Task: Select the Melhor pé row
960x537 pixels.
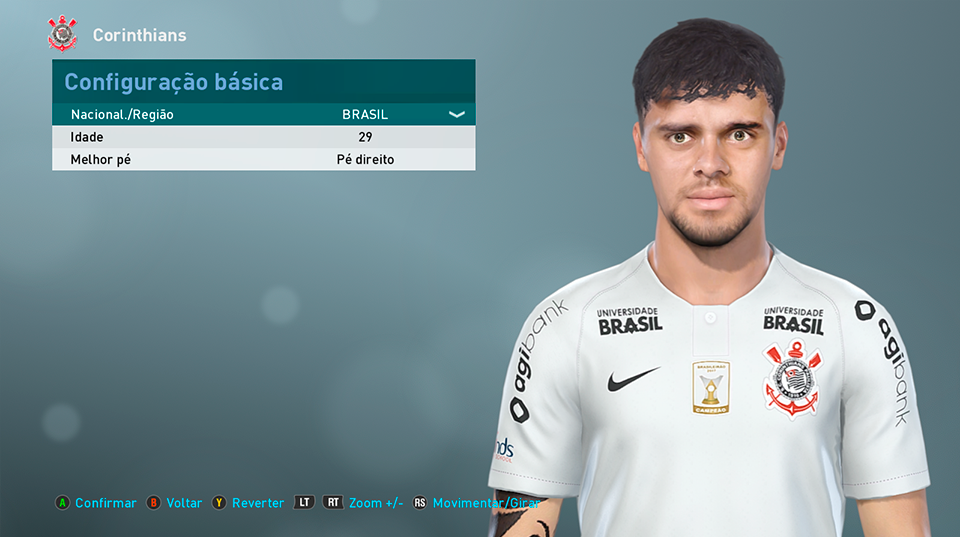Action: tap(263, 160)
